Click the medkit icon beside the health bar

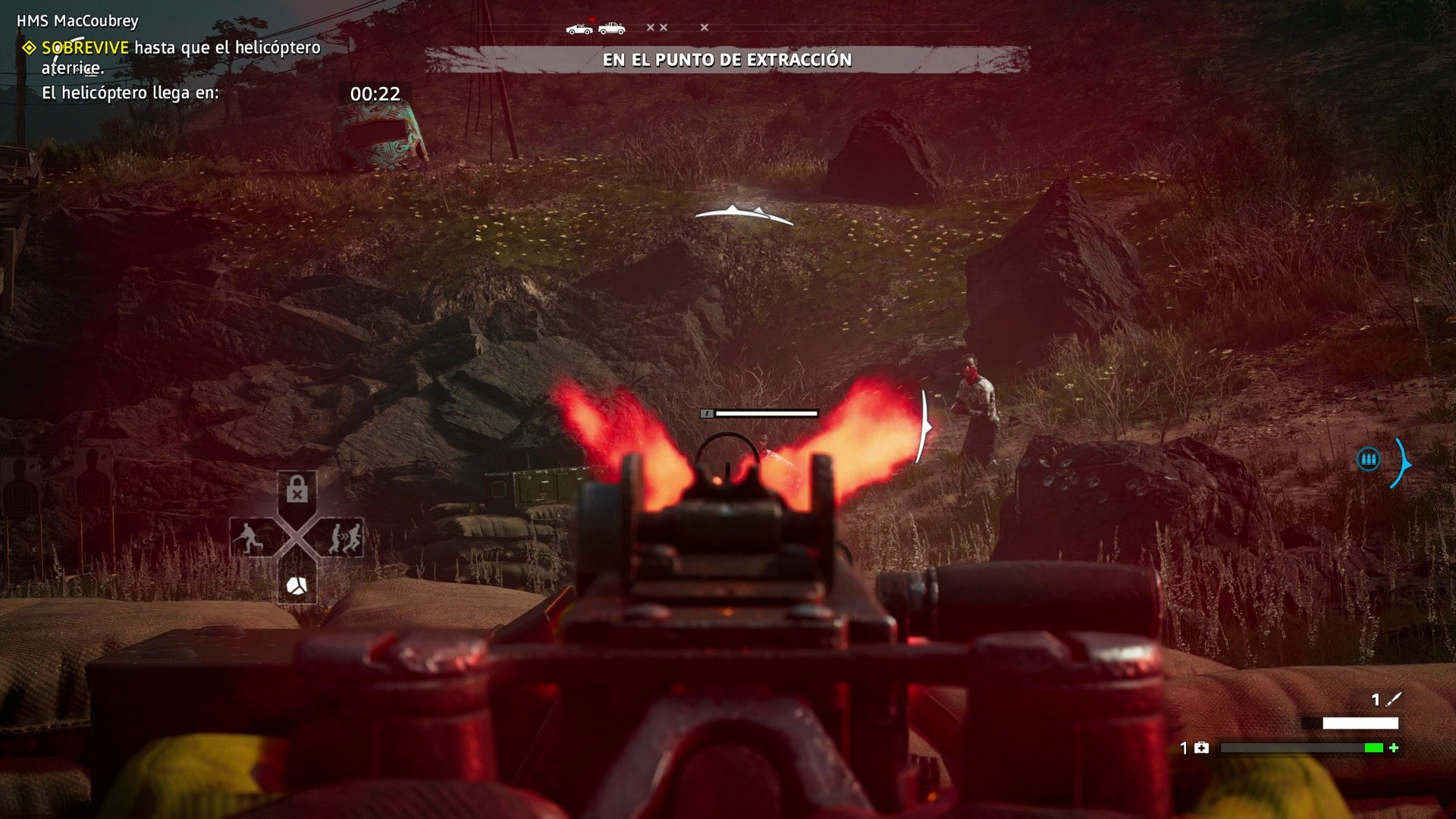click(1201, 748)
